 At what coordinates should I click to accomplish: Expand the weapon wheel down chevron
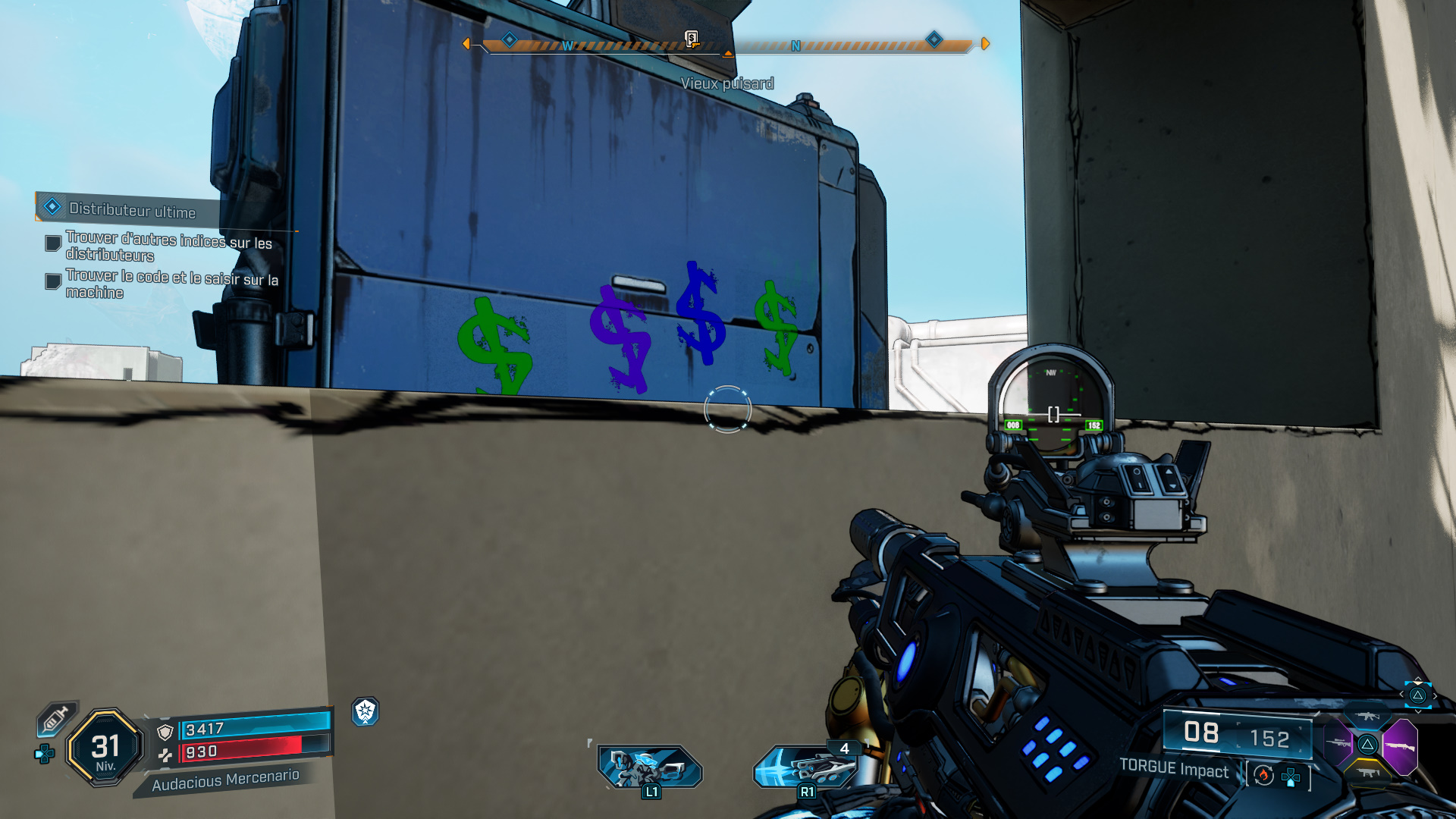pyautogui.click(x=1418, y=712)
